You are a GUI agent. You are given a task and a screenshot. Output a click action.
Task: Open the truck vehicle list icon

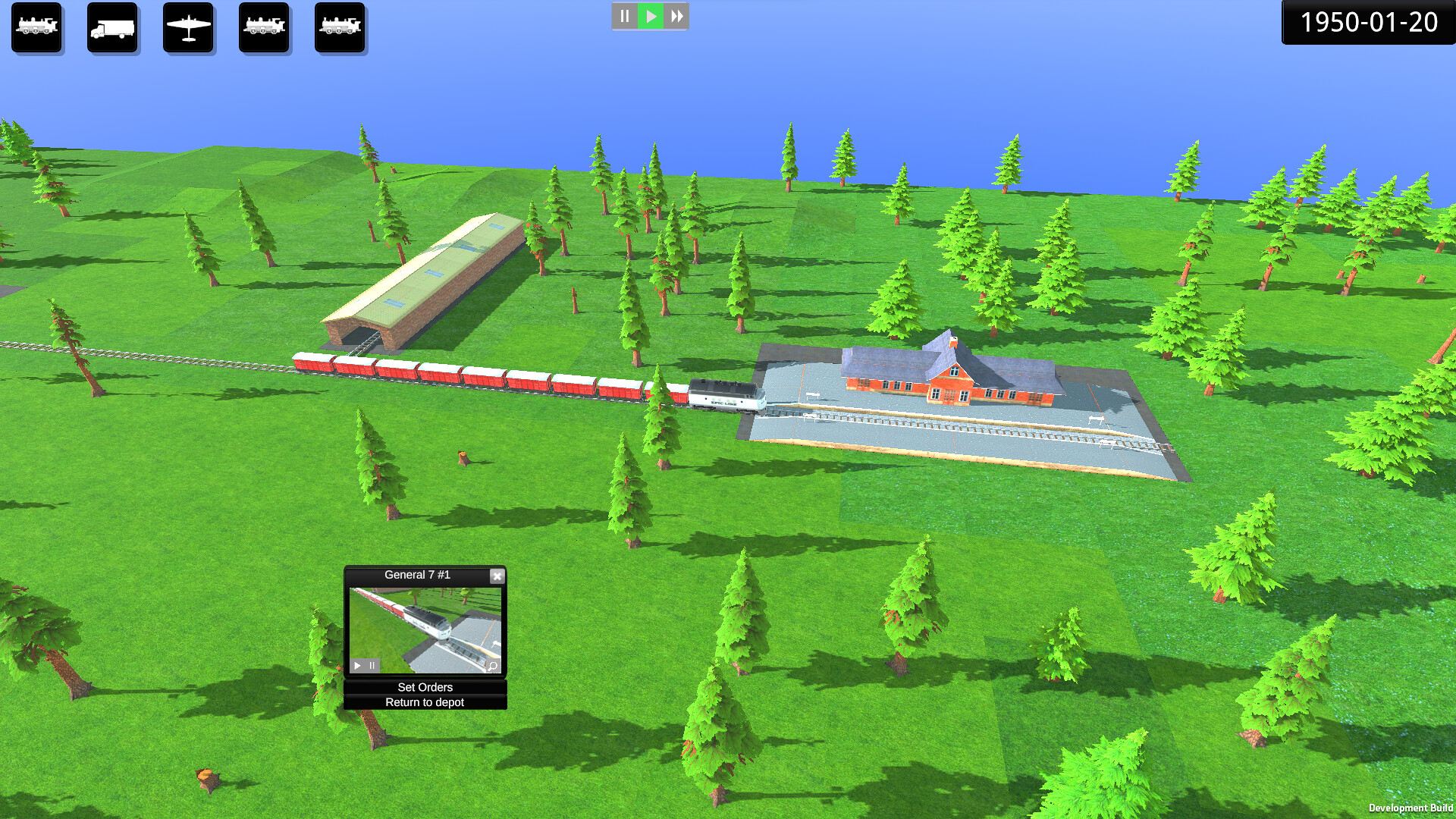112,28
